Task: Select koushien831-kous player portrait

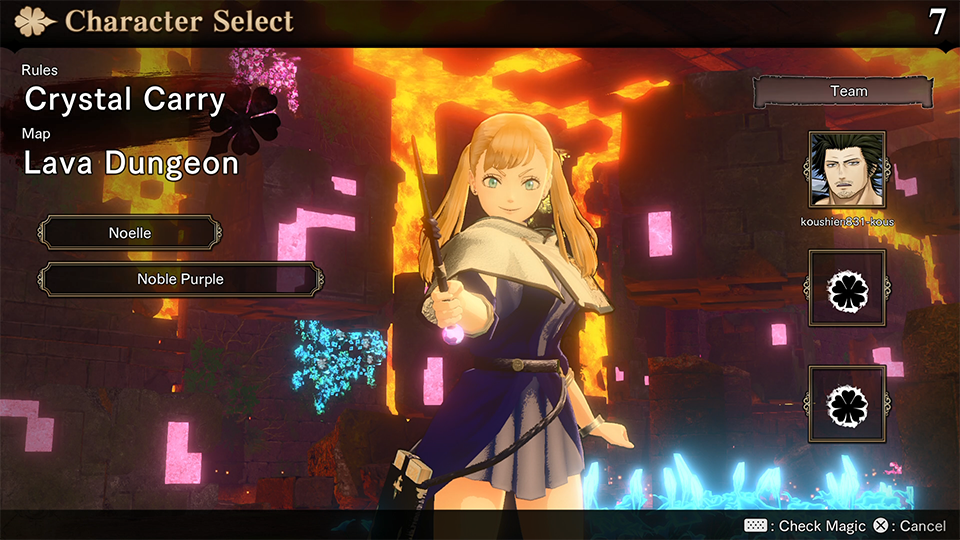Action: 847,169
